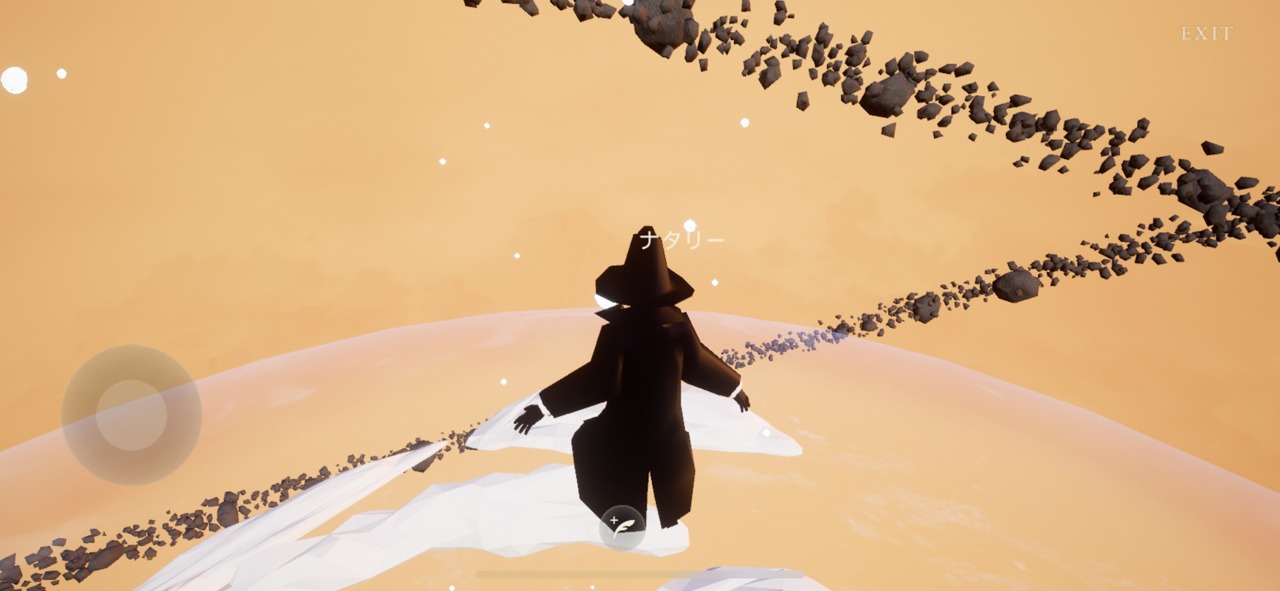Screen dimensions: 1280x591
Task: Tap the virtual joystick control
Action: coord(131,415)
